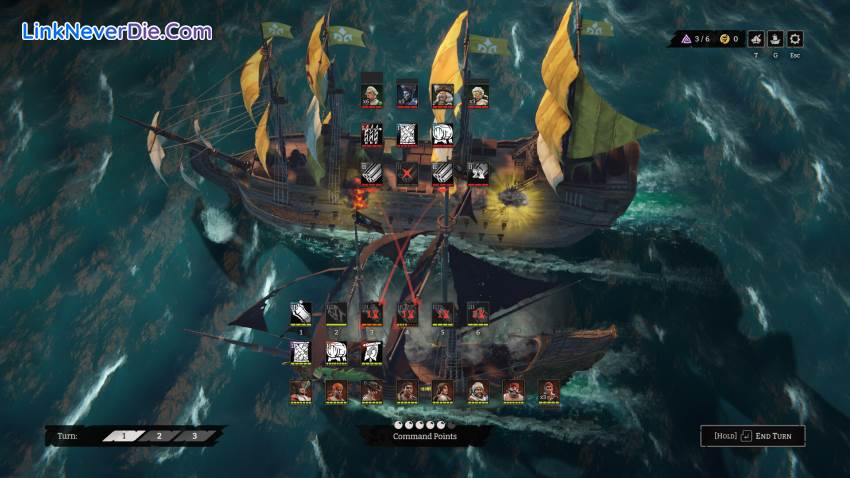Open settings with the gear icon
850x478 pixels.
tap(795, 40)
